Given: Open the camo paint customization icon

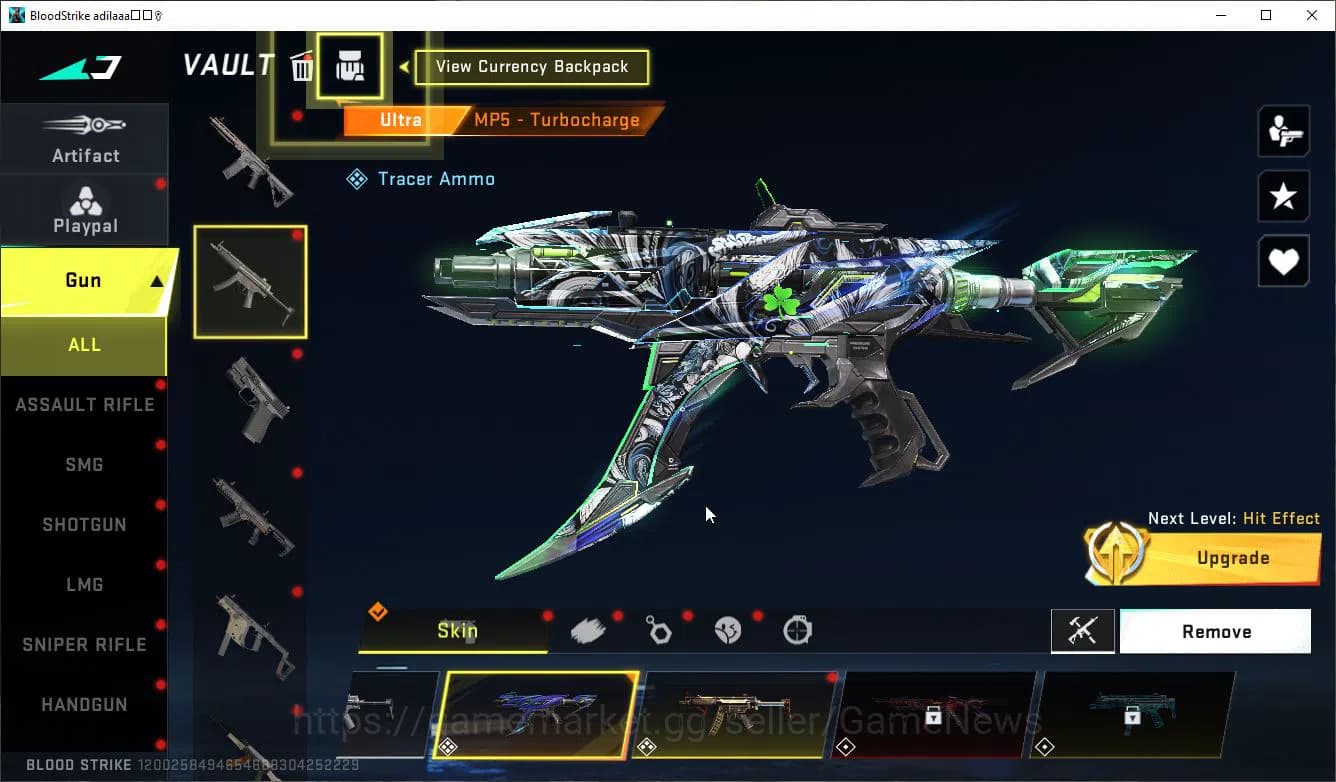Looking at the screenshot, I should click(x=589, y=629).
